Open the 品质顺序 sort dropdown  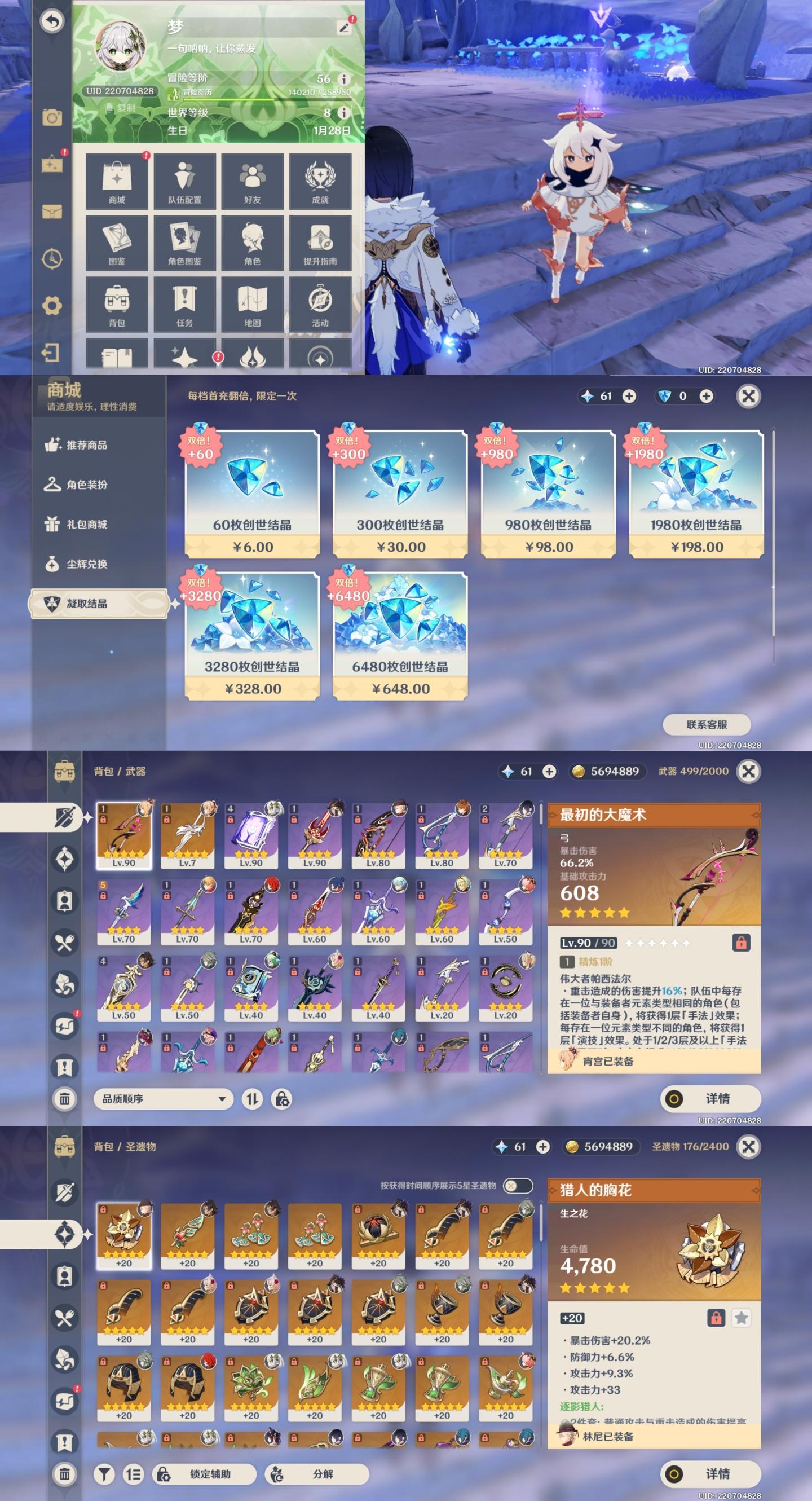[x=162, y=1099]
